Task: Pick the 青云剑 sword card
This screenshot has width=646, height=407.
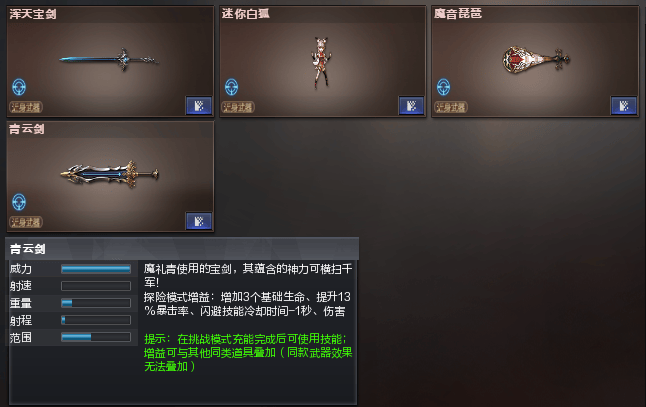Action: tap(110, 176)
